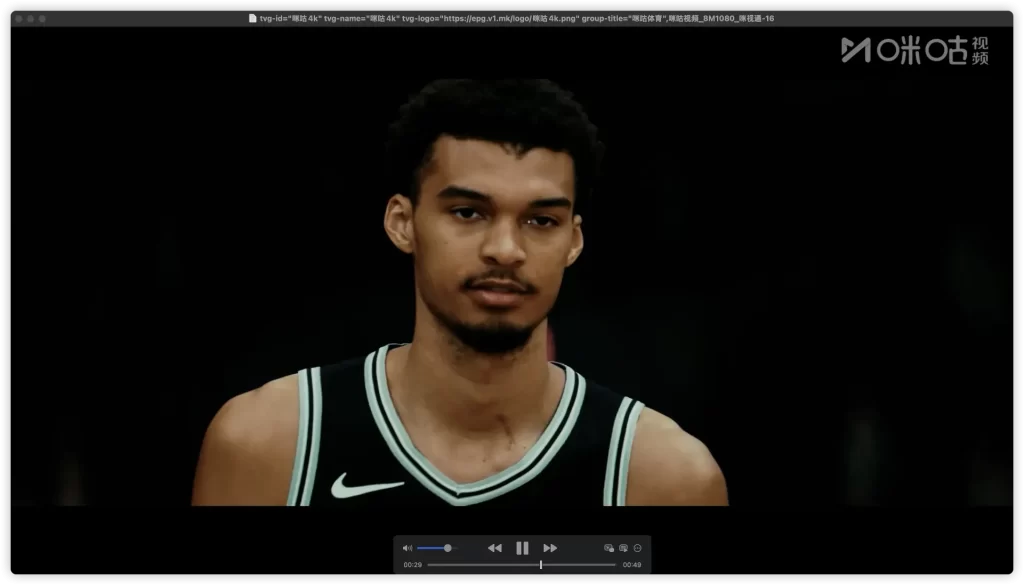Set the volume slider to maximum
1024x585 pixels.
tap(459, 548)
